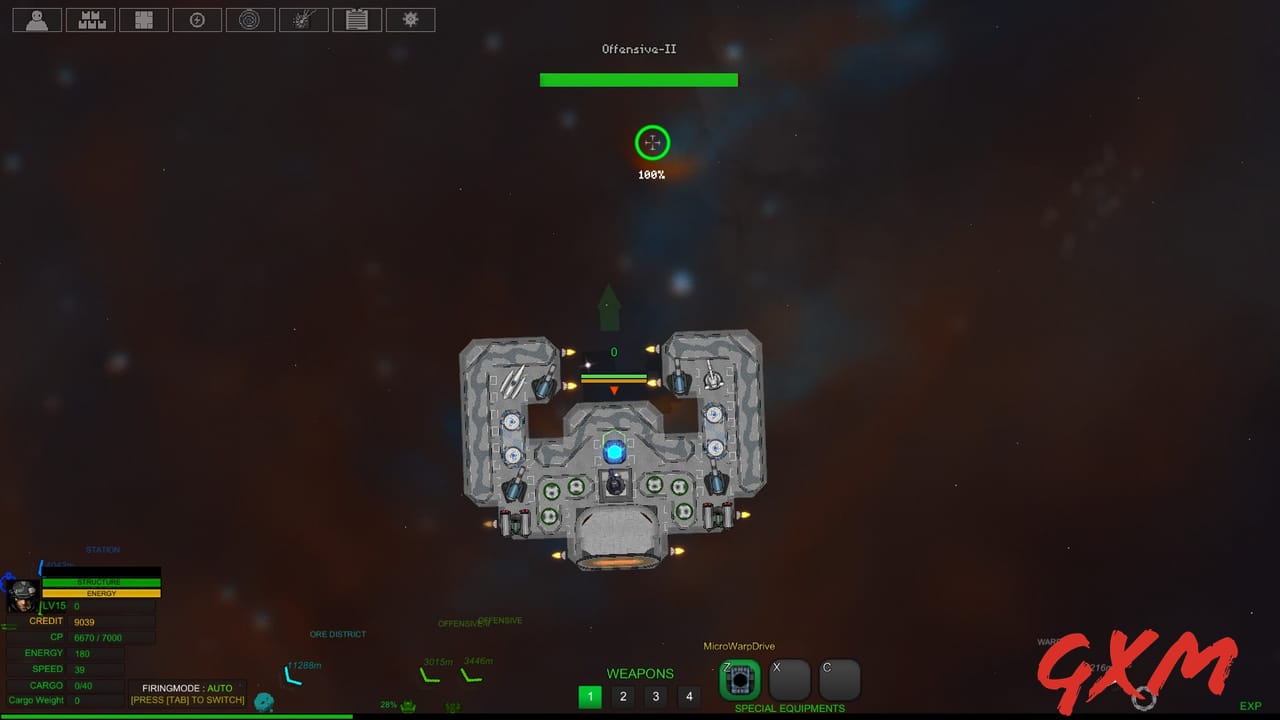Select weapon group 3
Screen dimensions: 1280x720
[x=656, y=696]
